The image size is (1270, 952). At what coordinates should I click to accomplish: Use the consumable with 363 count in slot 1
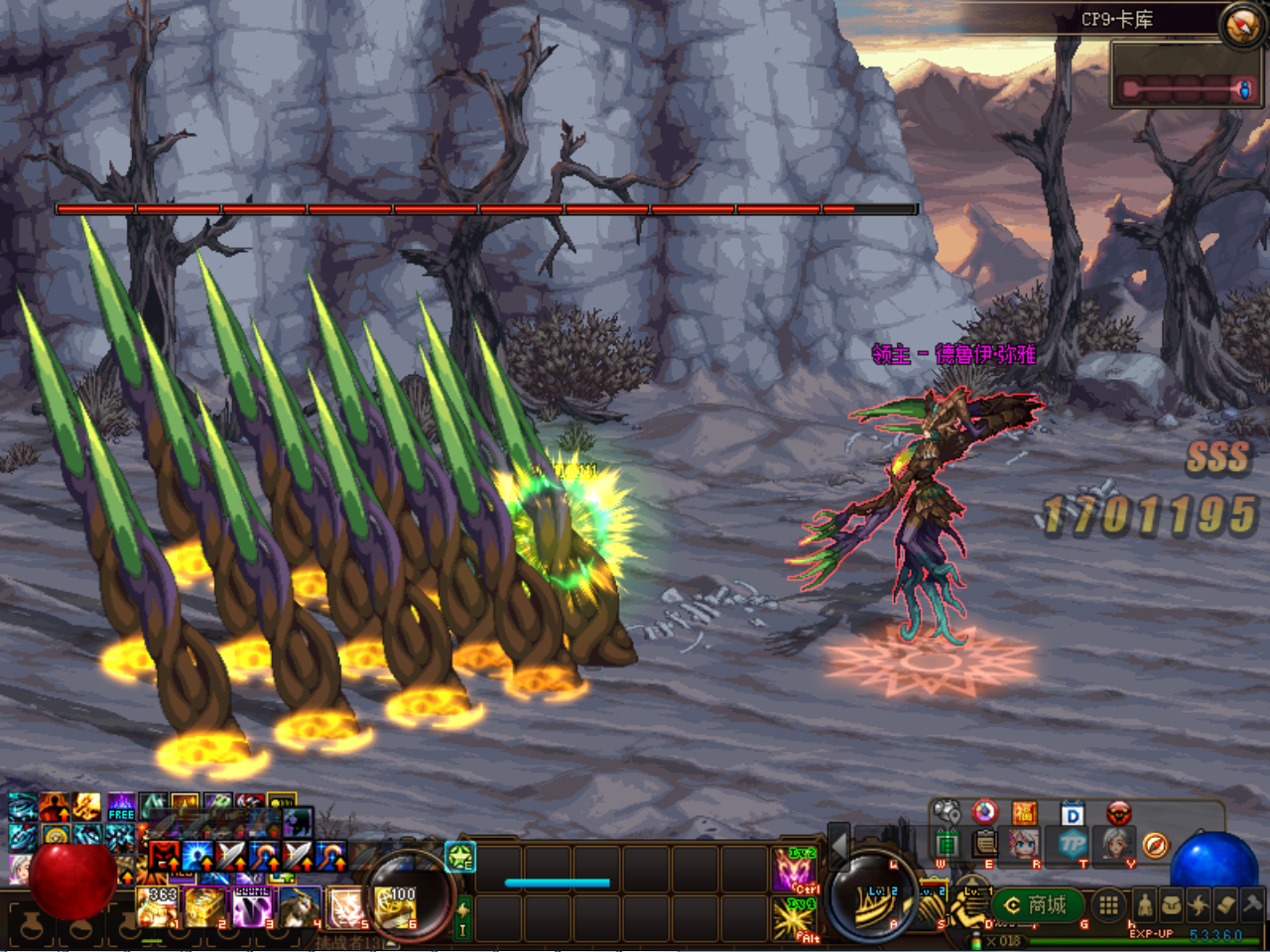click(x=158, y=906)
